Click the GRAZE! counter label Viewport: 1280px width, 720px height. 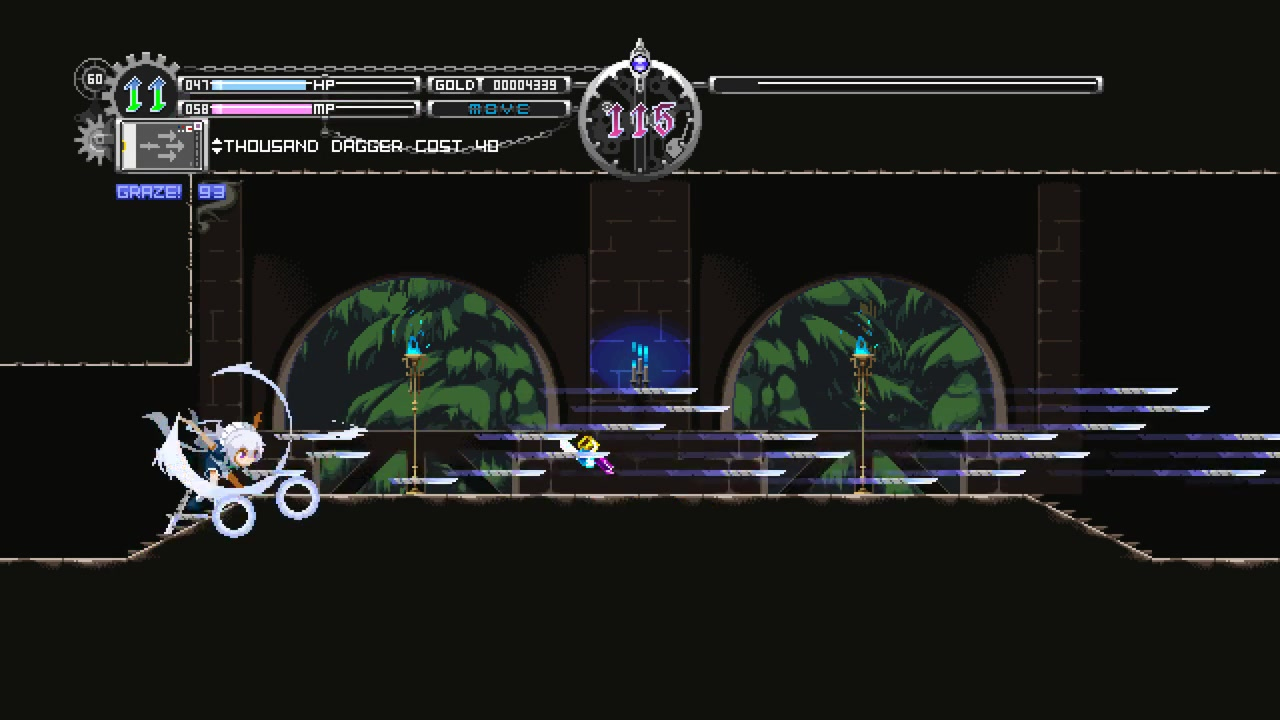(150, 191)
